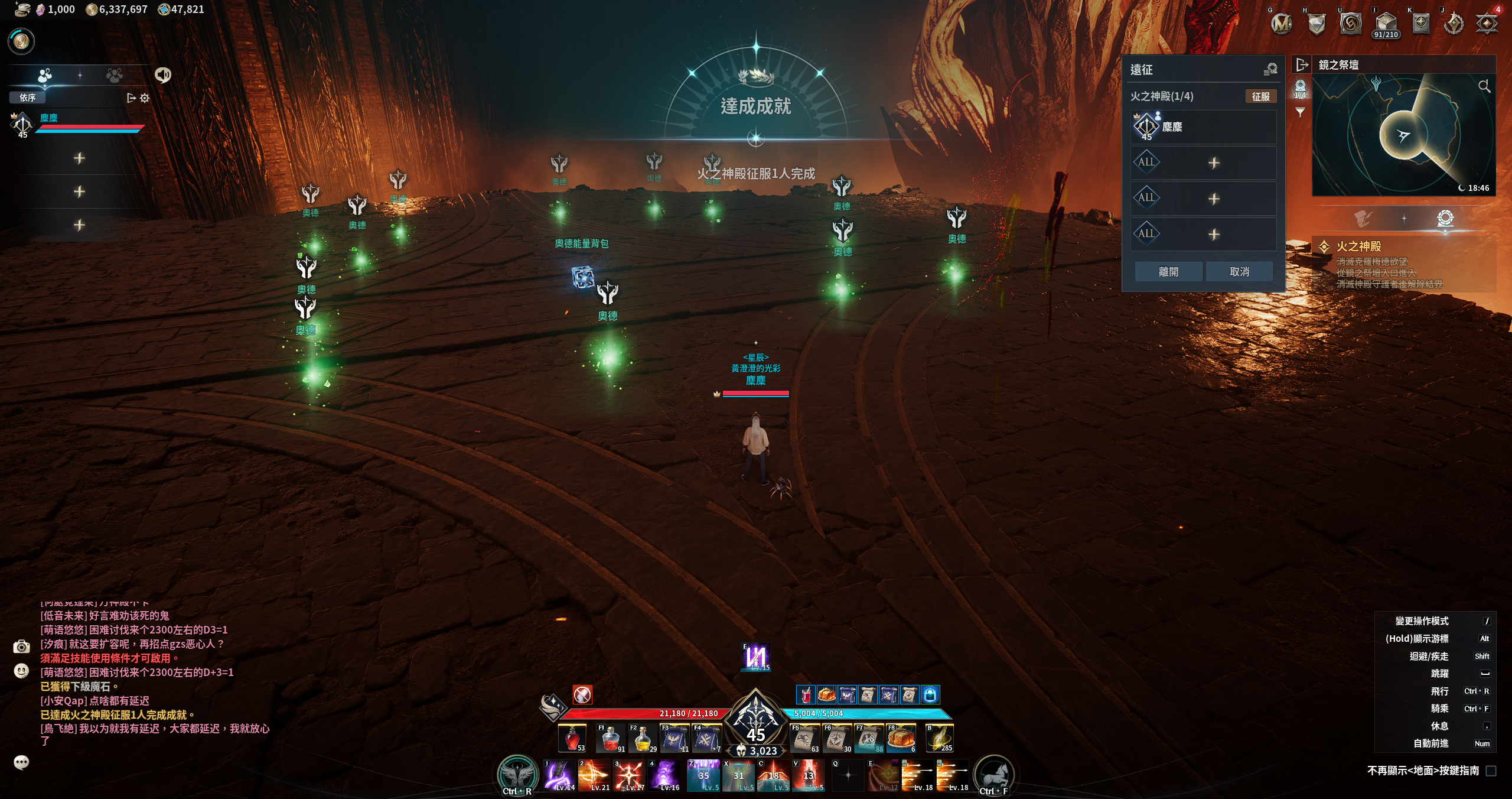Tick the 不再顯示<地面>按鍵指南 checkbox
Image resolution: width=1512 pixels, height=799 pixels.
coord(1491,771)
